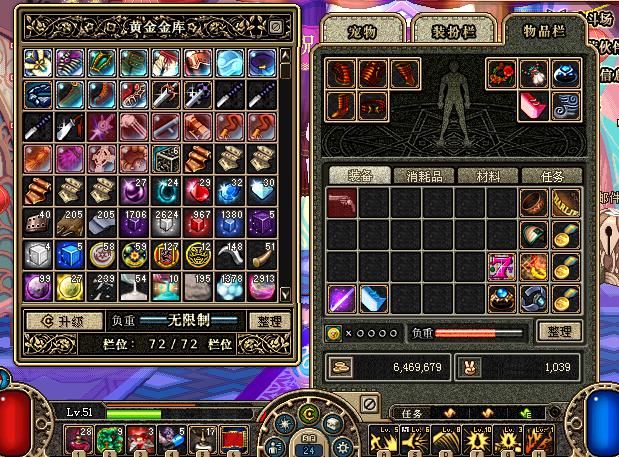Show the 装备 equipment category
This screenshot has height=457, width=619.
pyautogui.click(x=360, y=175)
